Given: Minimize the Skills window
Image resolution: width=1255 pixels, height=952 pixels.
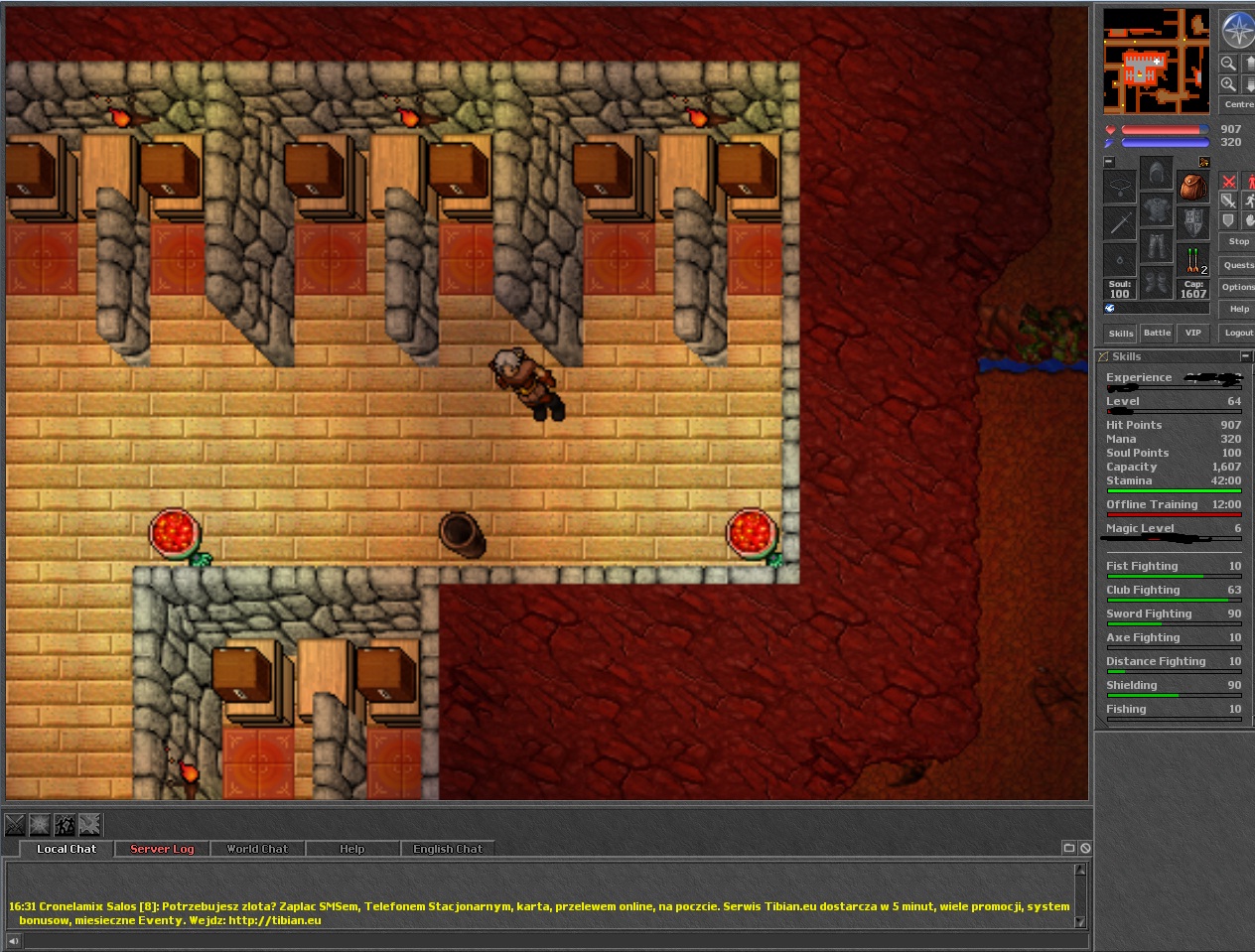Looking at the screenshot, I should [1245, 356].
